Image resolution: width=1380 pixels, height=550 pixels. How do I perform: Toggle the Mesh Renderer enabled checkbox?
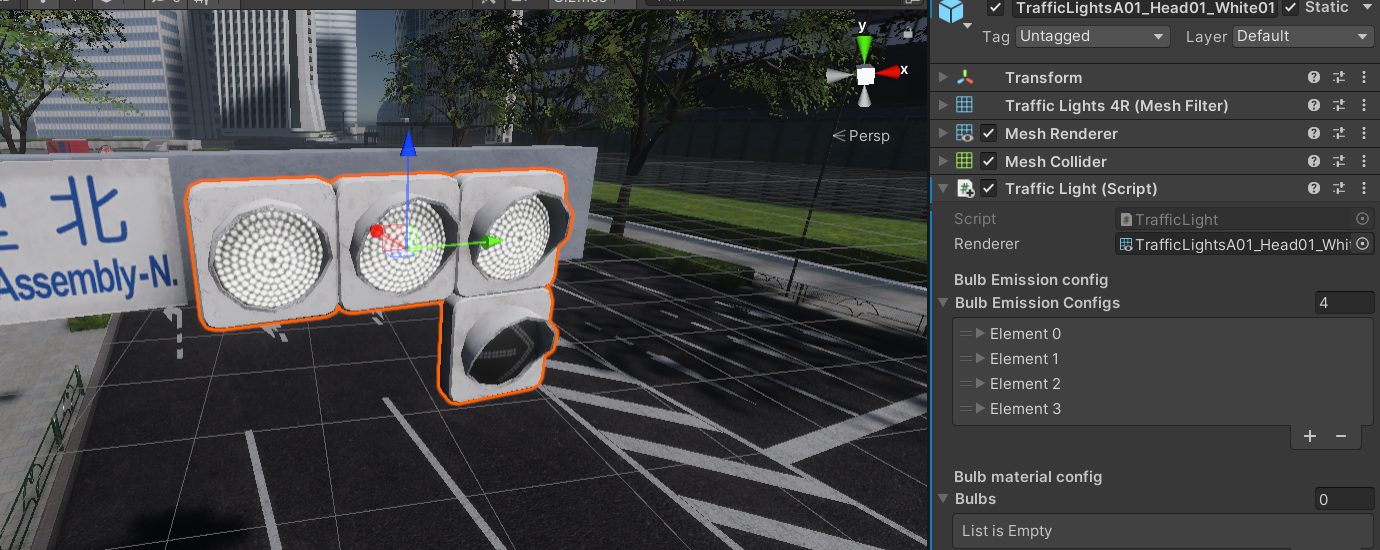[989, 133]
